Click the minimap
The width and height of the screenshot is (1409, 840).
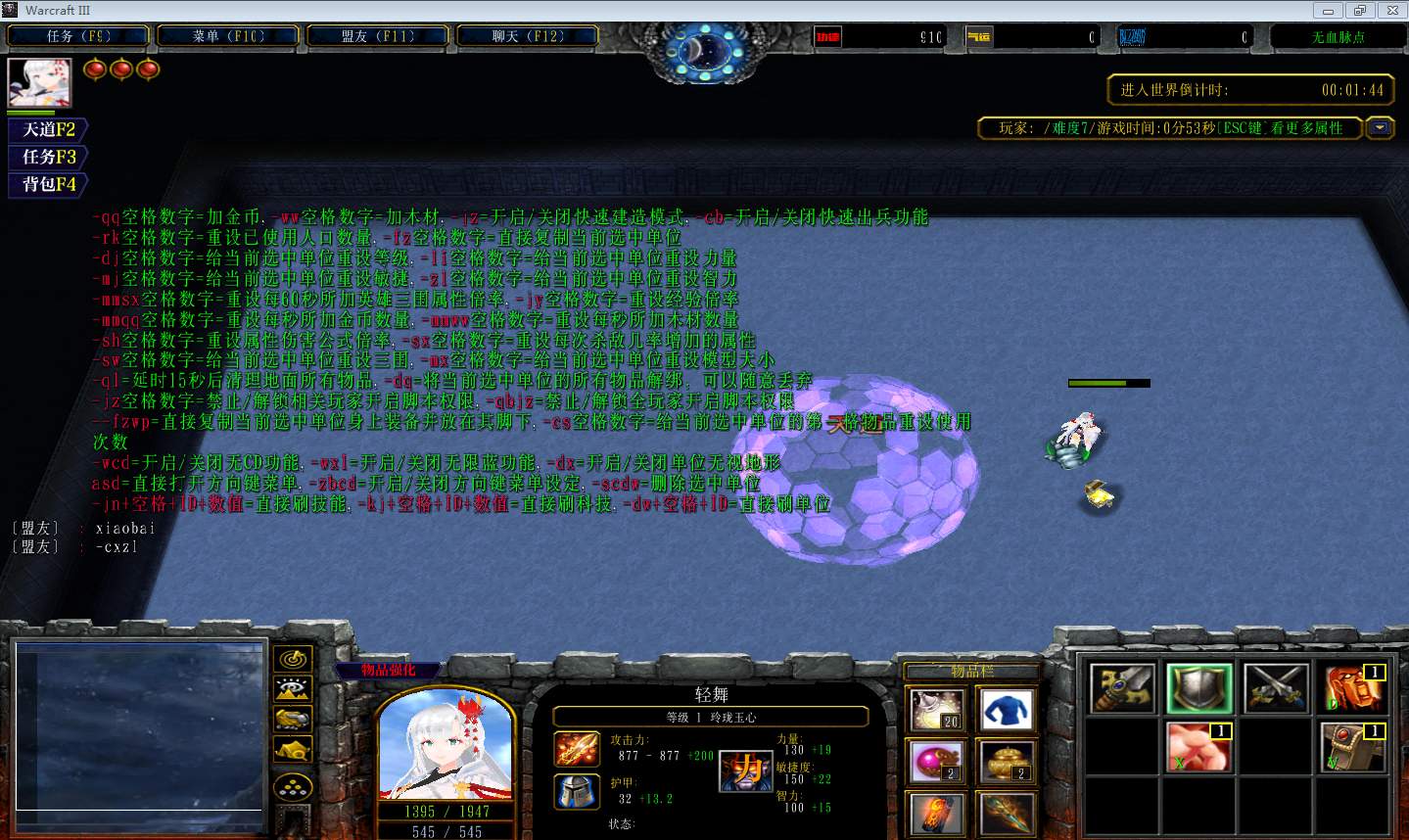139,726
